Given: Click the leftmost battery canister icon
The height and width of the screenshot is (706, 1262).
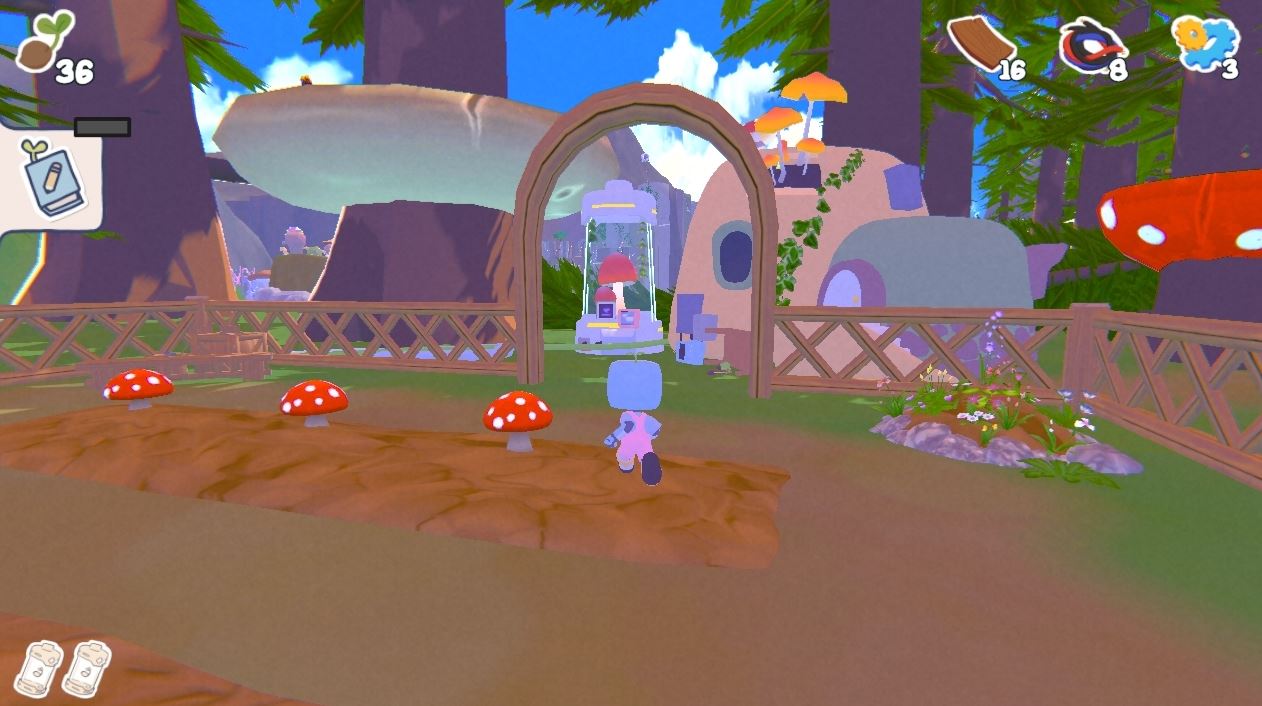Looking at the screenshot, I should click(x=40, y=667).
